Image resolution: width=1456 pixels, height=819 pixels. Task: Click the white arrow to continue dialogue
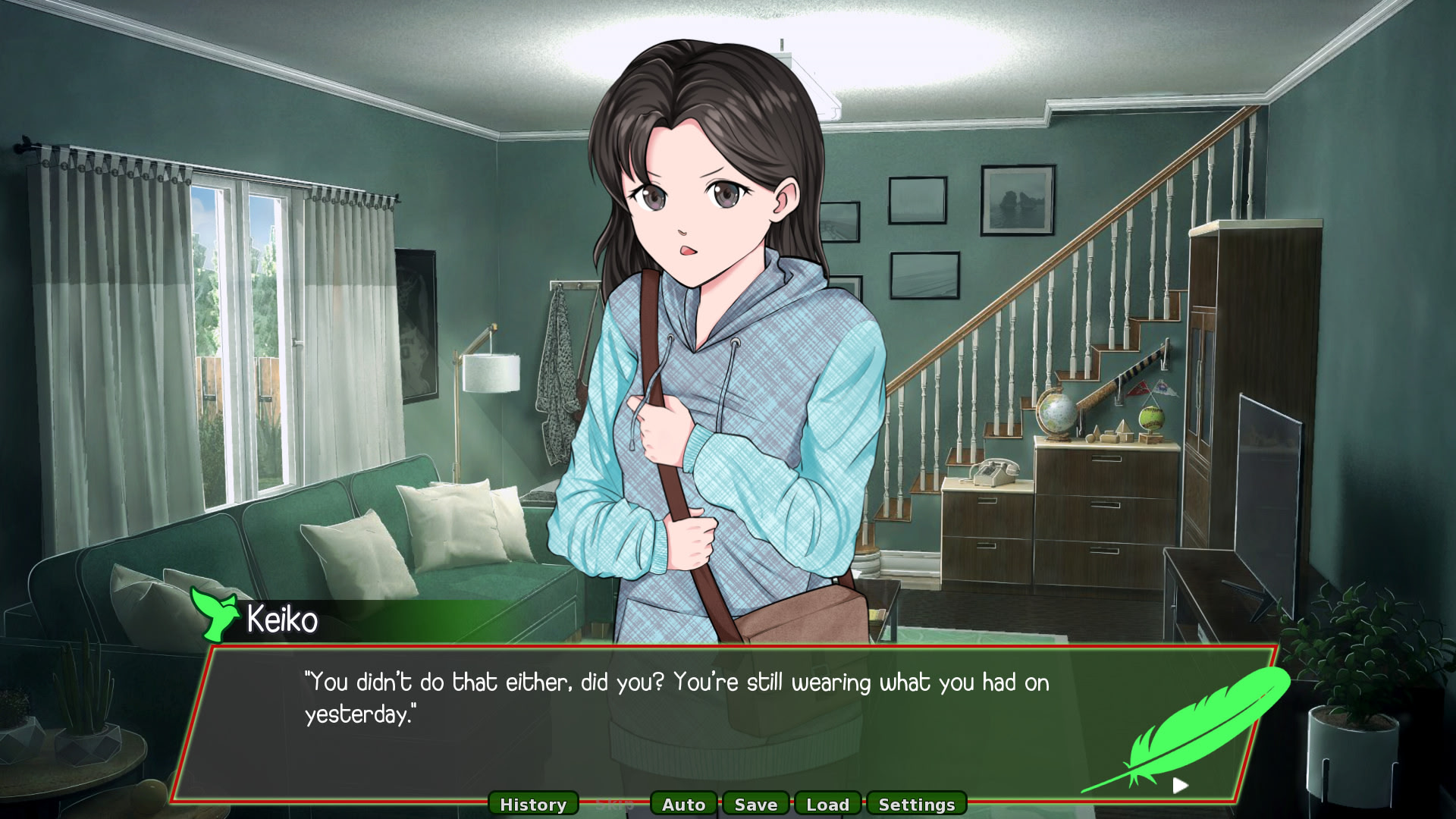click(x=1180, y=786)
